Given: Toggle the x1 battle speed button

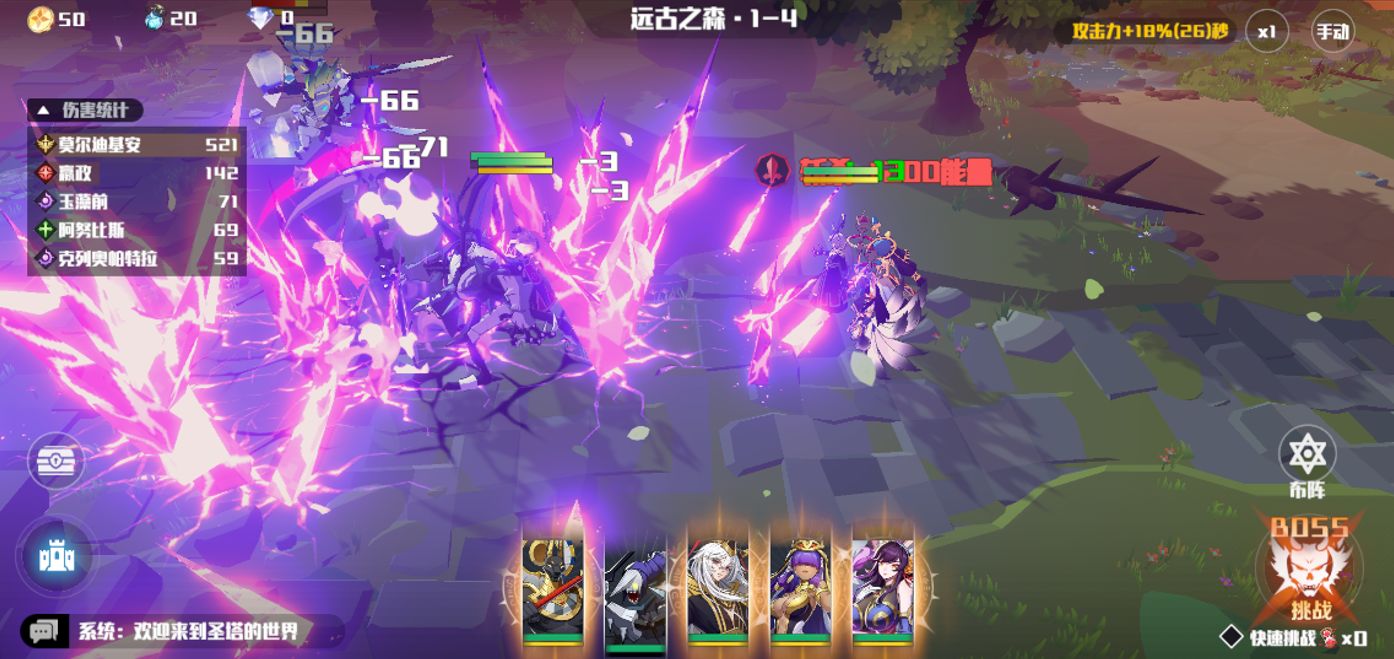Looking at the screenshot, I should (1267, 31).
